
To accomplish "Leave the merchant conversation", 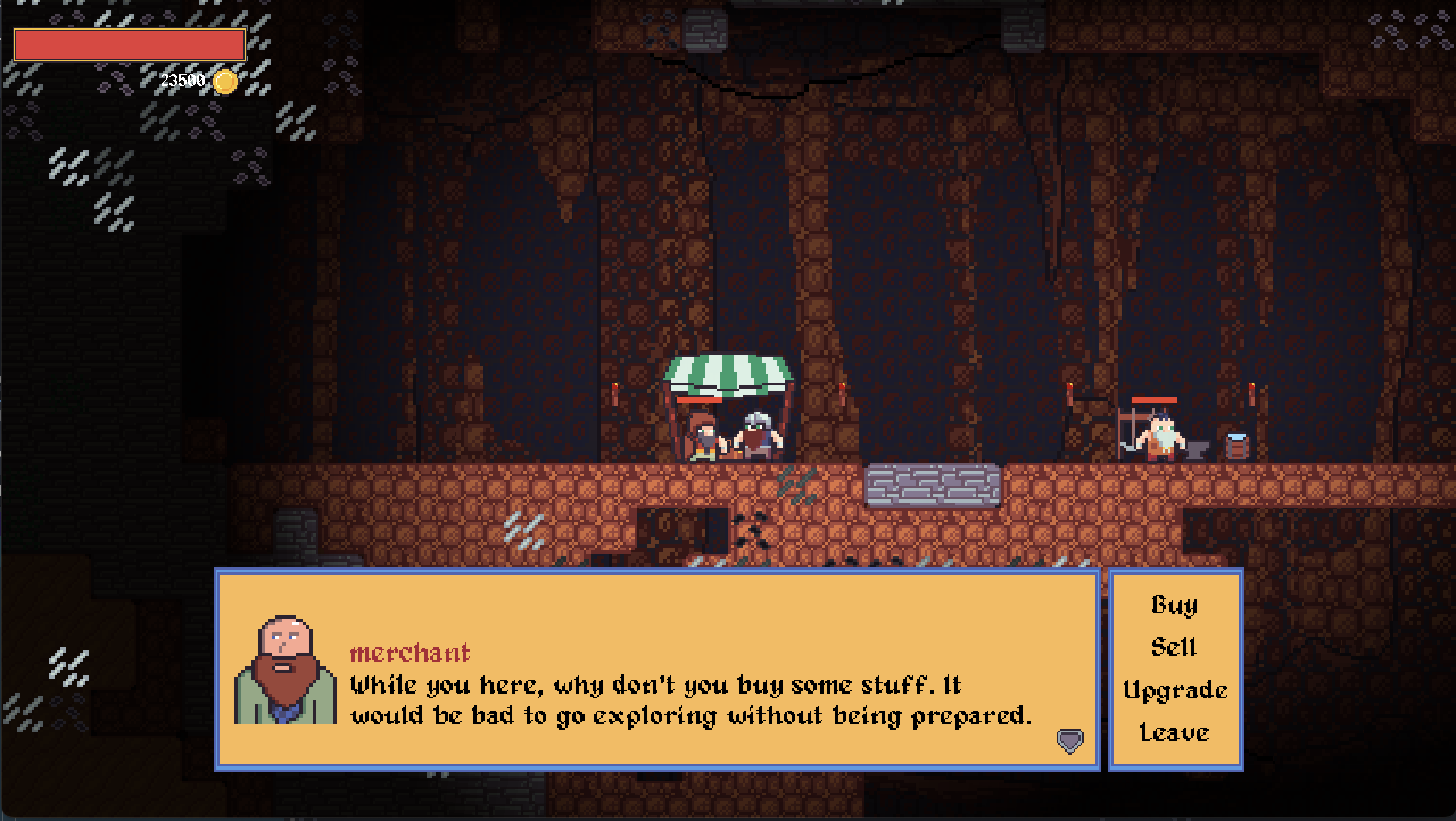I will coord(1174,732).
